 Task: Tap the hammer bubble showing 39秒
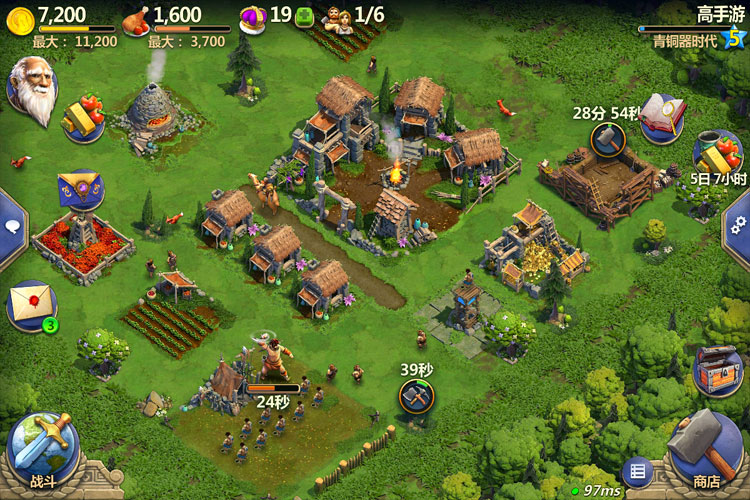tap(416, 395)
